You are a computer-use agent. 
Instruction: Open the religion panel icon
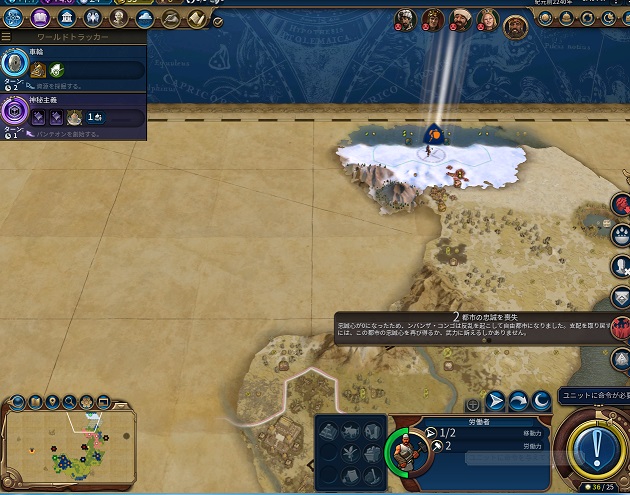pyautogui.click(x=92, y=18)
